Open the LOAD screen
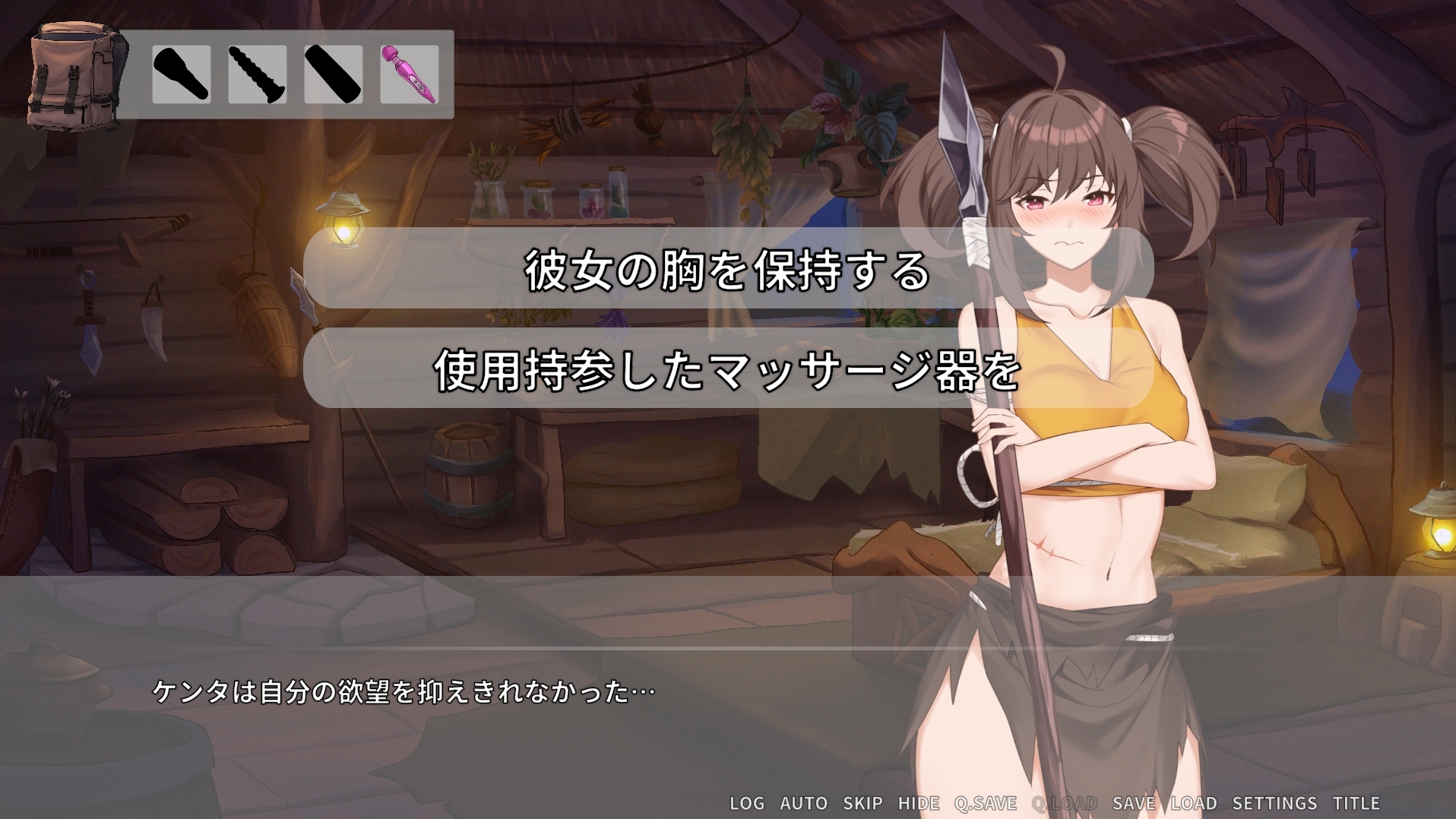1456x819 pixels. click(x=1195, y=803)
